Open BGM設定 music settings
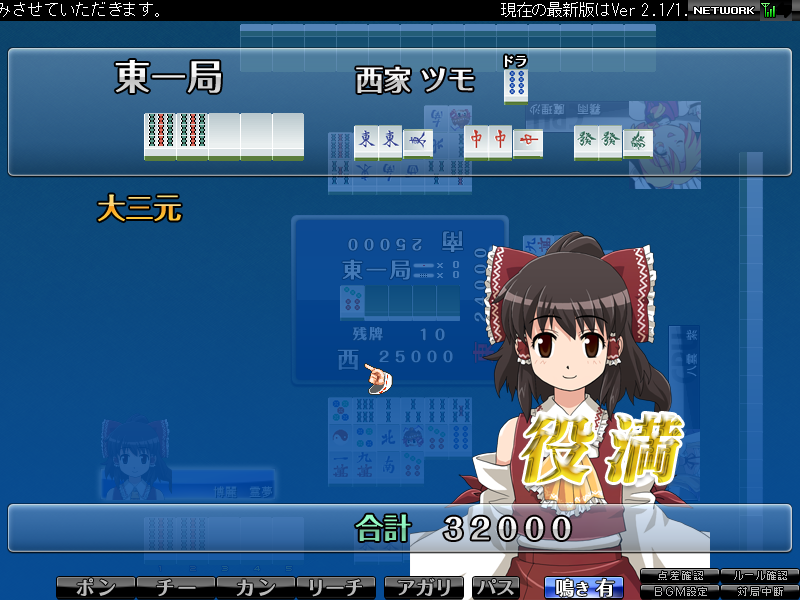The image size is (800, 600). [x=680, y=592]
